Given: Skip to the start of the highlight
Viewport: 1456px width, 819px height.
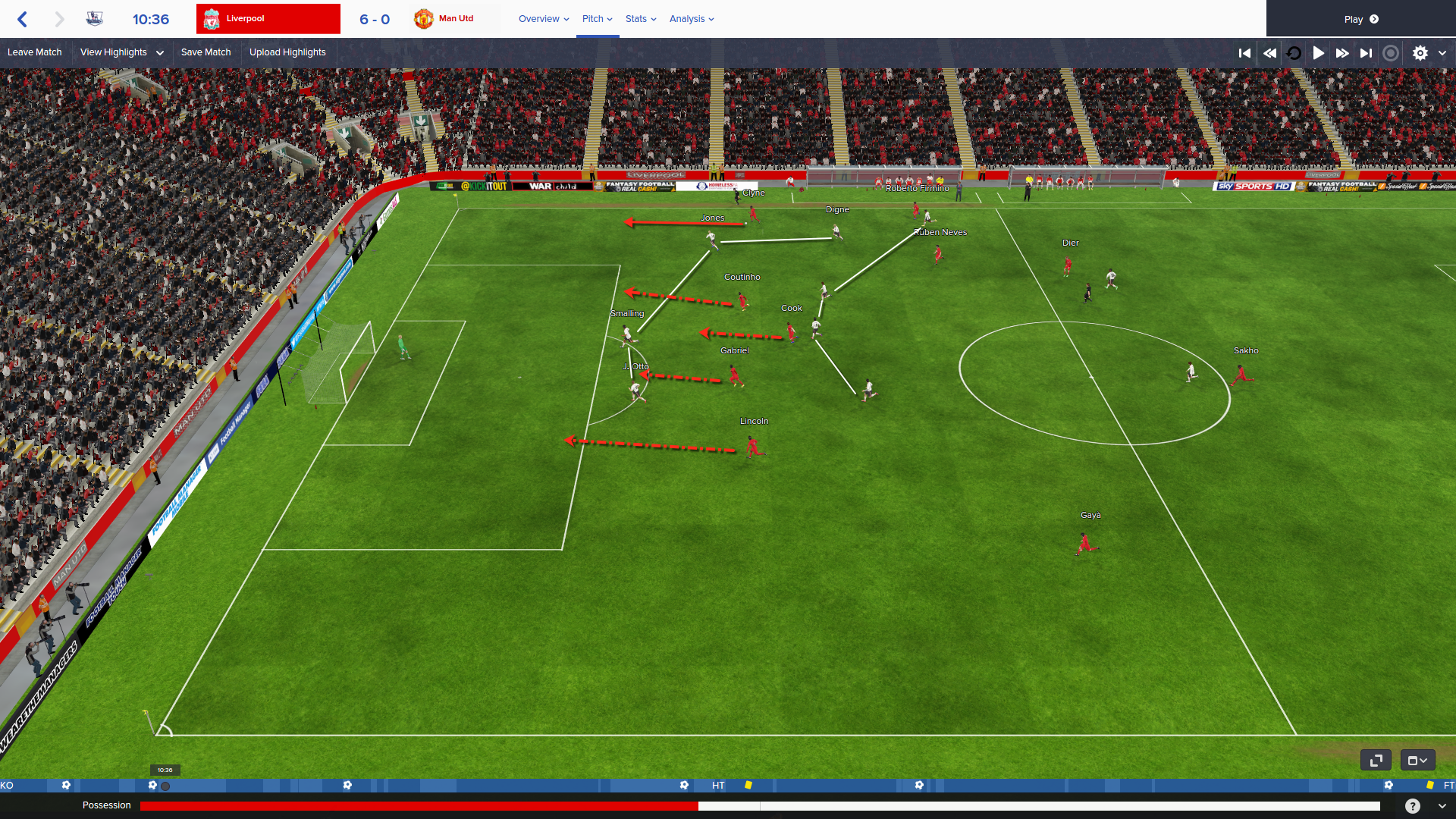Looking at the screenshot, I should coord(1244,53).
